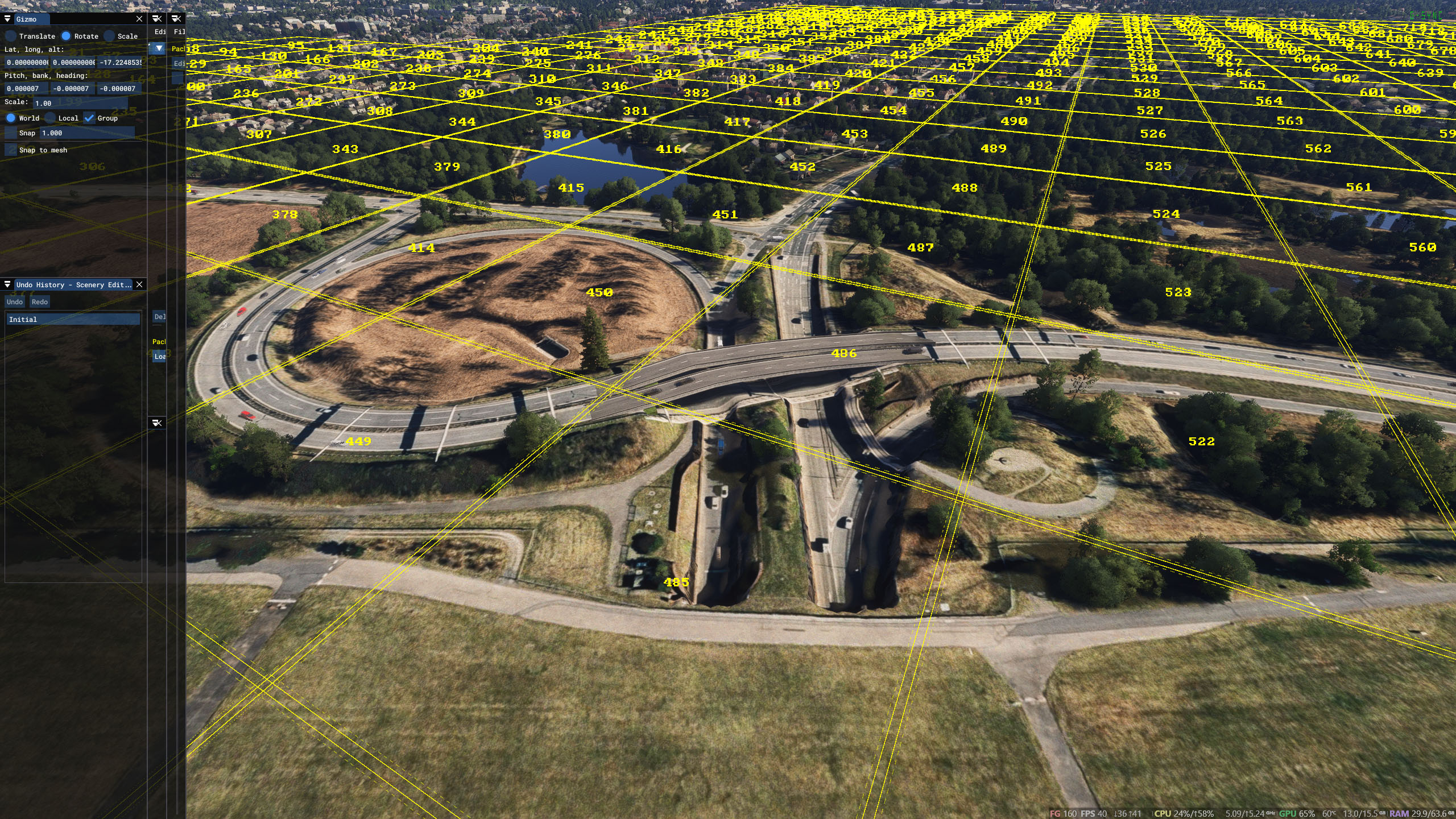The width and height of the screenshot is (1456, 819).
Task: Open the Edit menu on the collapsed panel
Action: (161, 32)
